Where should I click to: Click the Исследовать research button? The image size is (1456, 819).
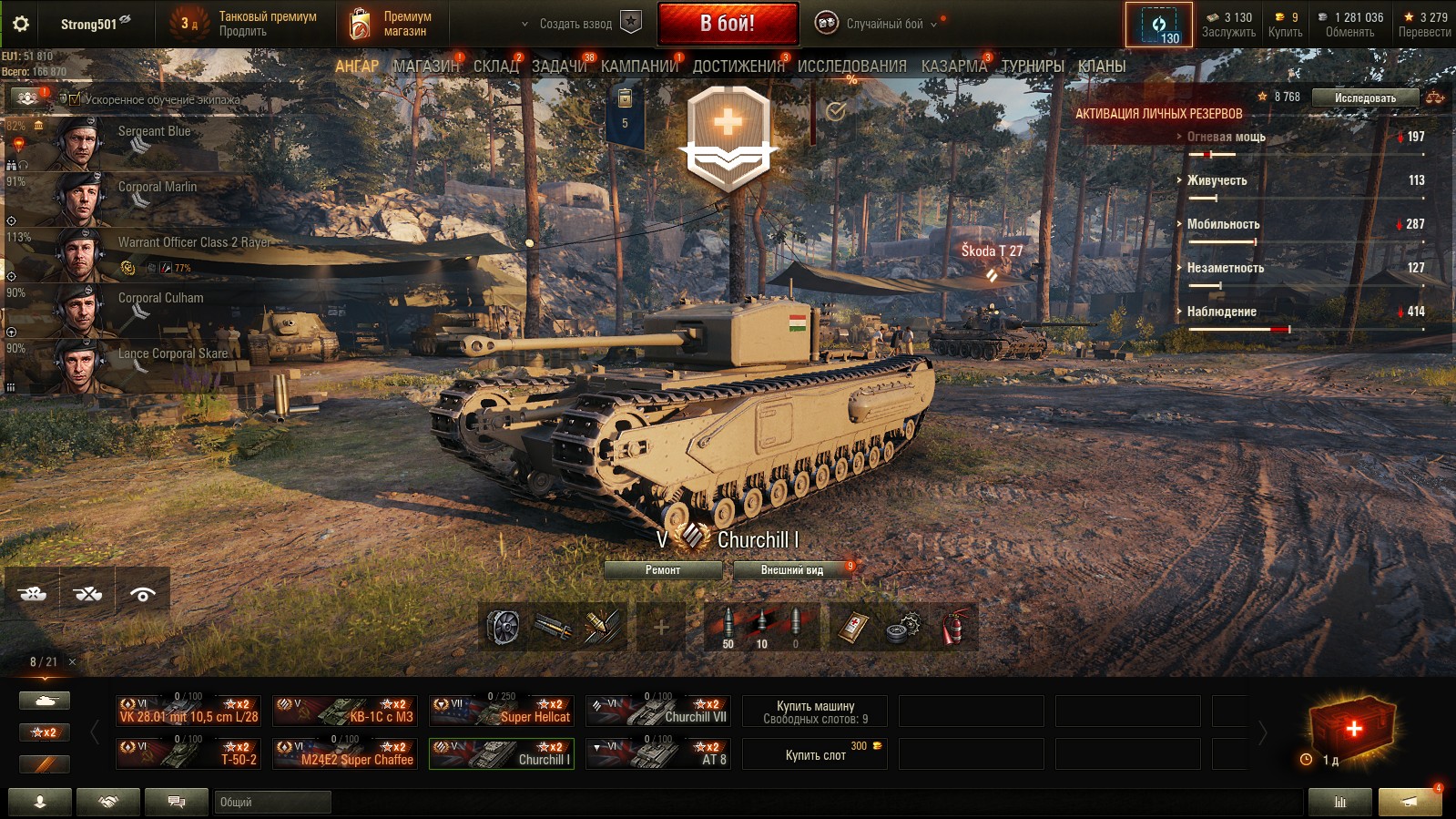point(1365,98)
